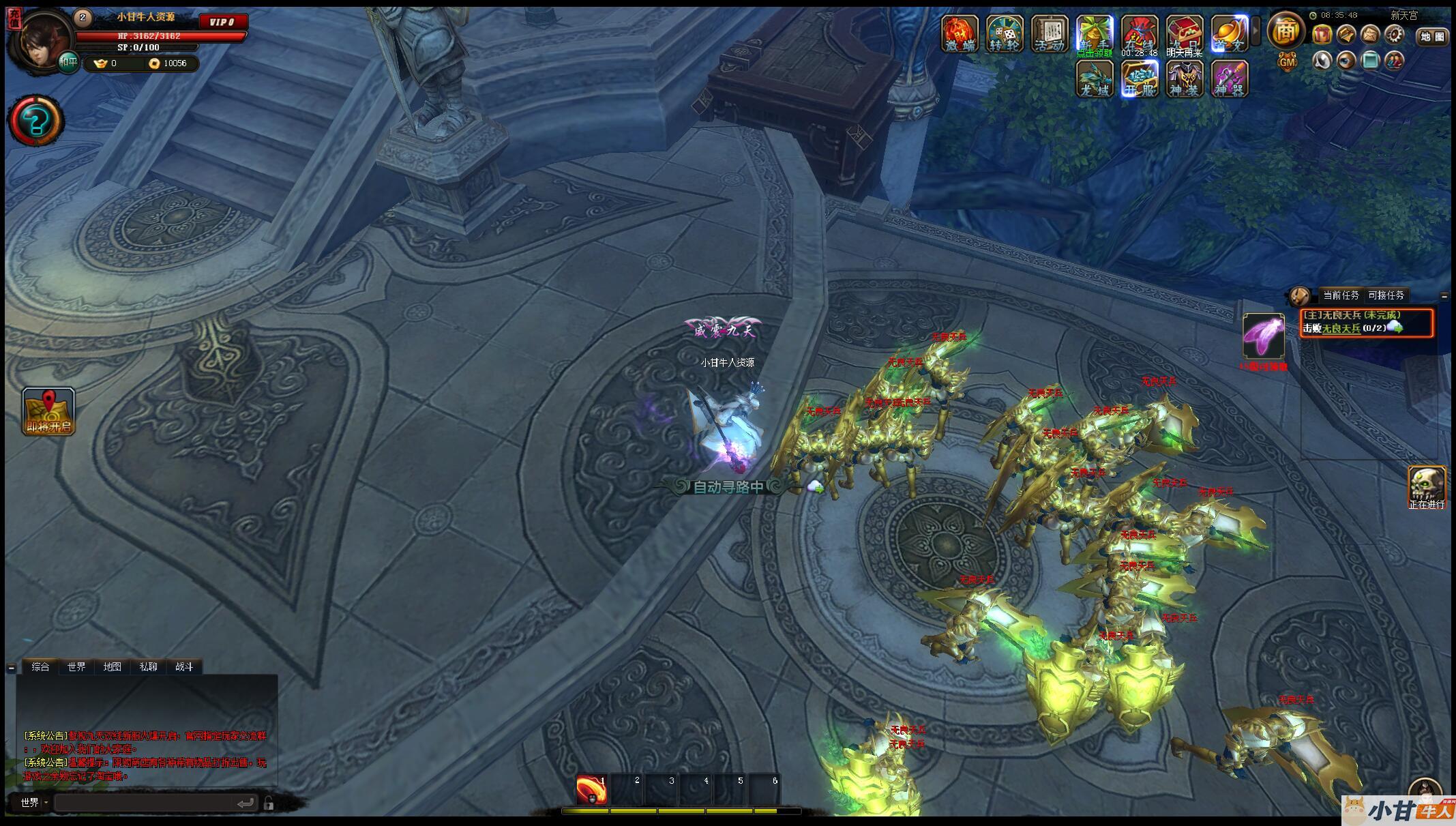Screen dimensions: 1456x826
Task: Open the red question mark help button
Action: tap(35, 121)
